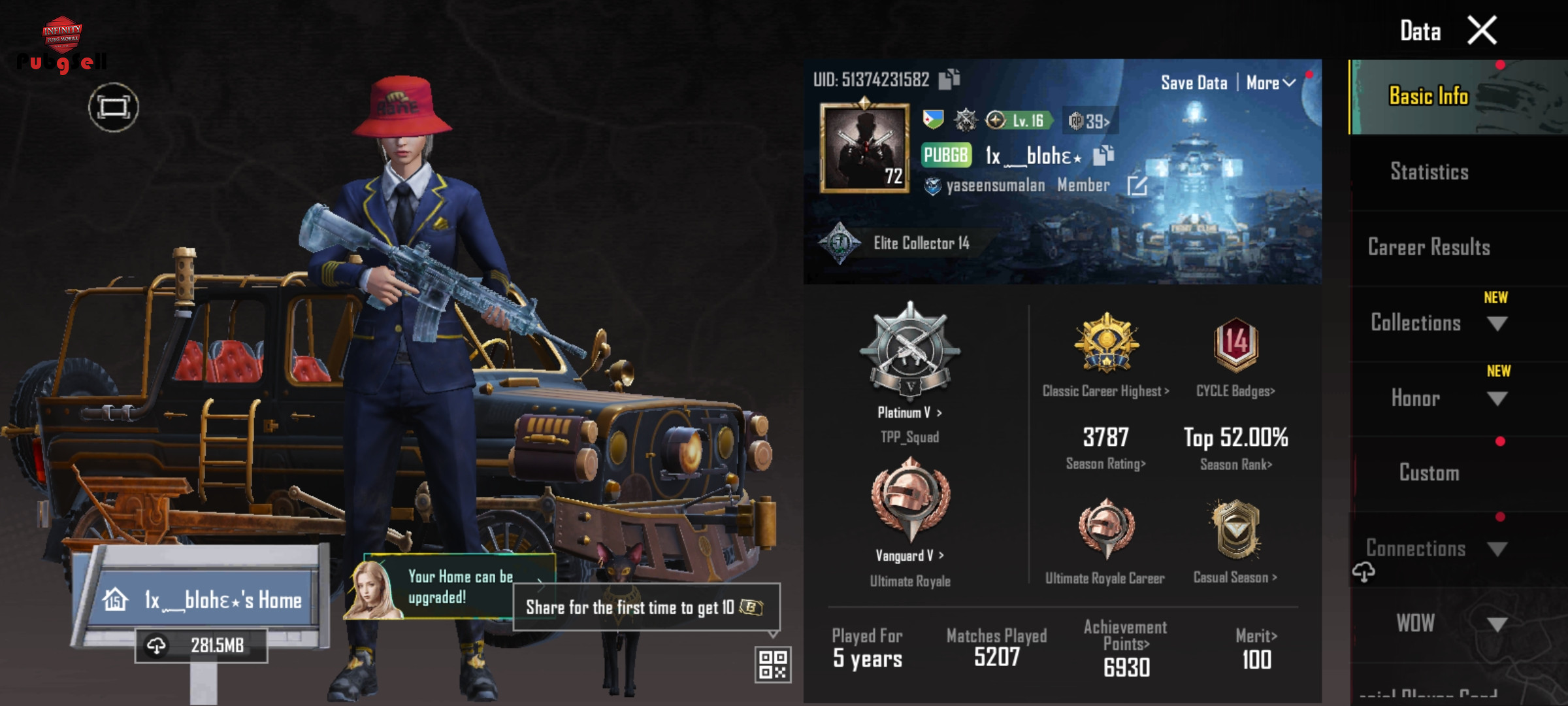
Task: Open CYCLE Badges
Action: click(x=1235, y=391)
